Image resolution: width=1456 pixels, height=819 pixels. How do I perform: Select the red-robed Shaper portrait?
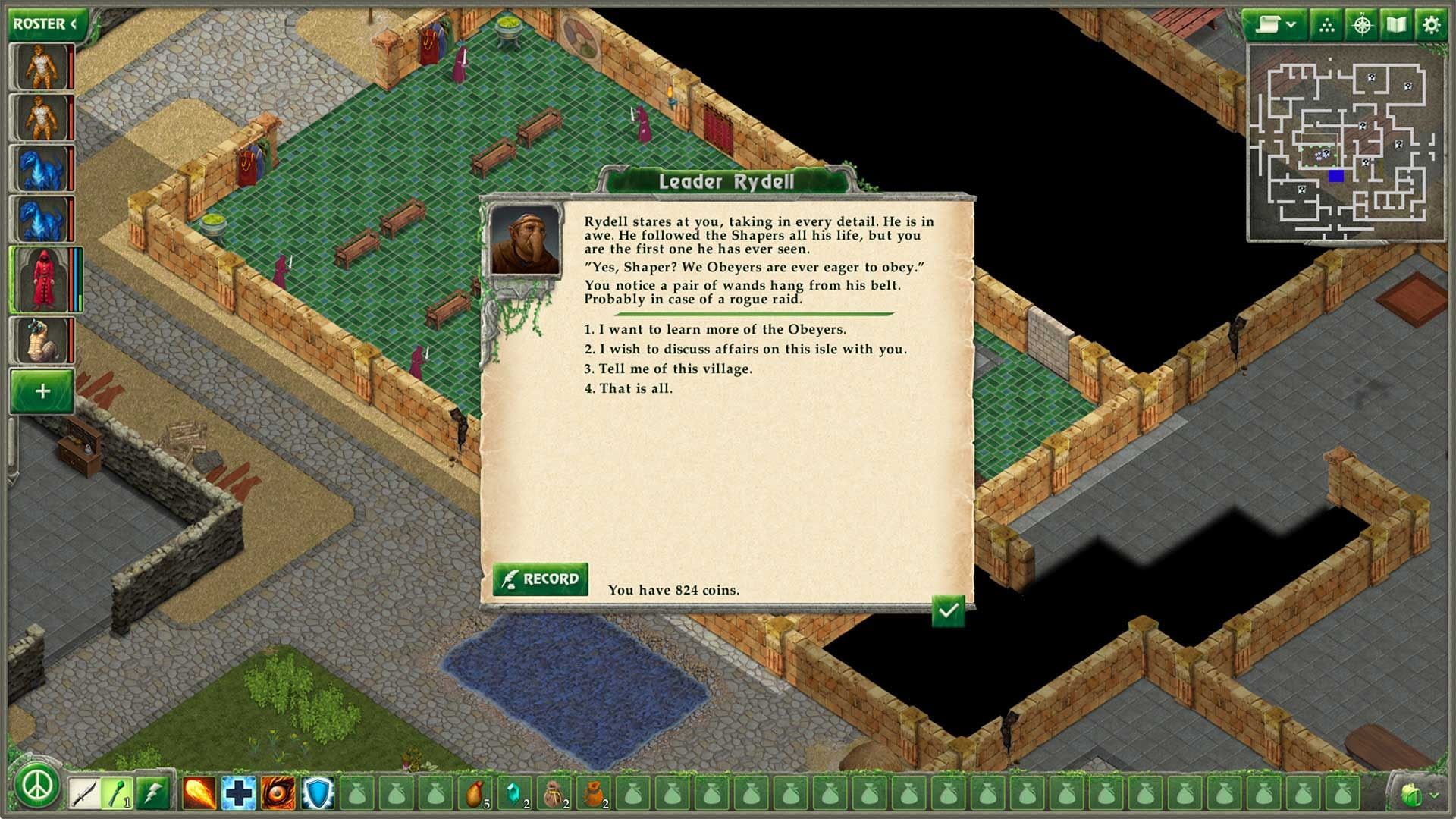coord(42,279)
